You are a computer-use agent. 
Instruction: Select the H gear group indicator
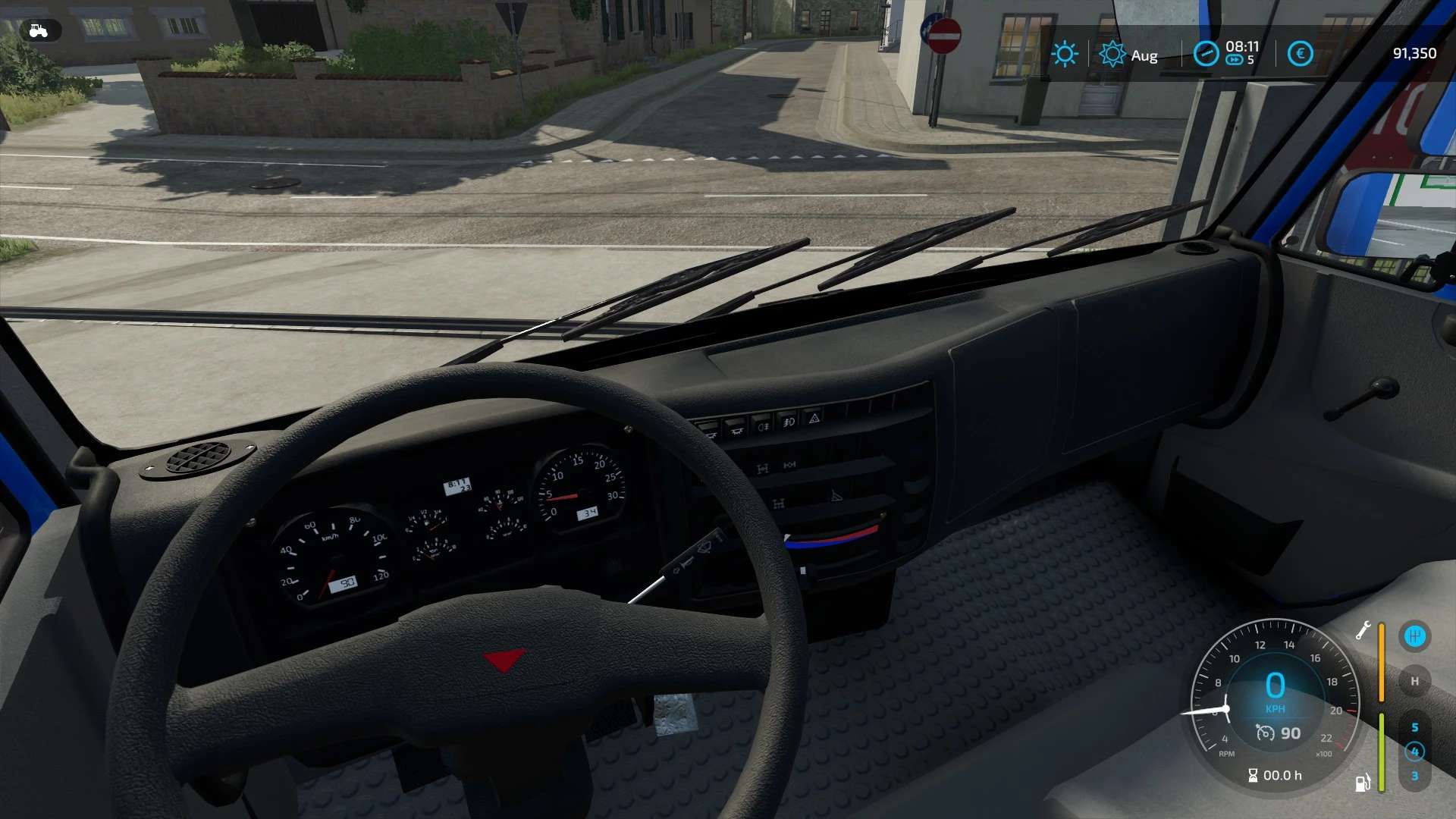(1414, 681)
